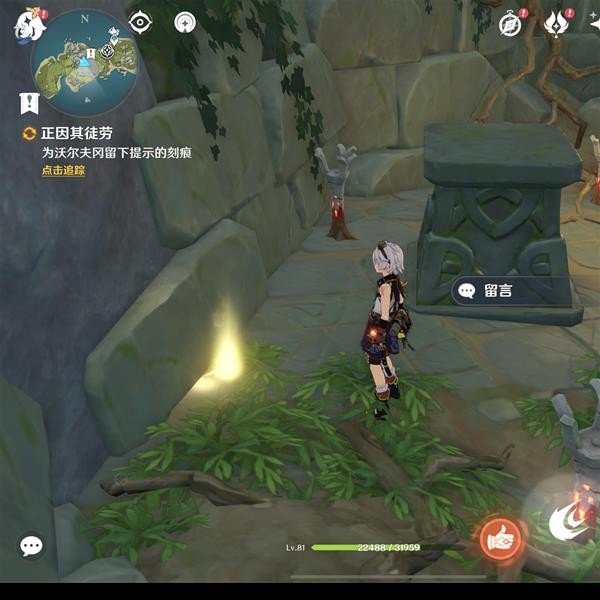The height and width of the screenshot is (600, 600).
Task: Open the quest icon with exclamation mark
Action: coord(28,102)
